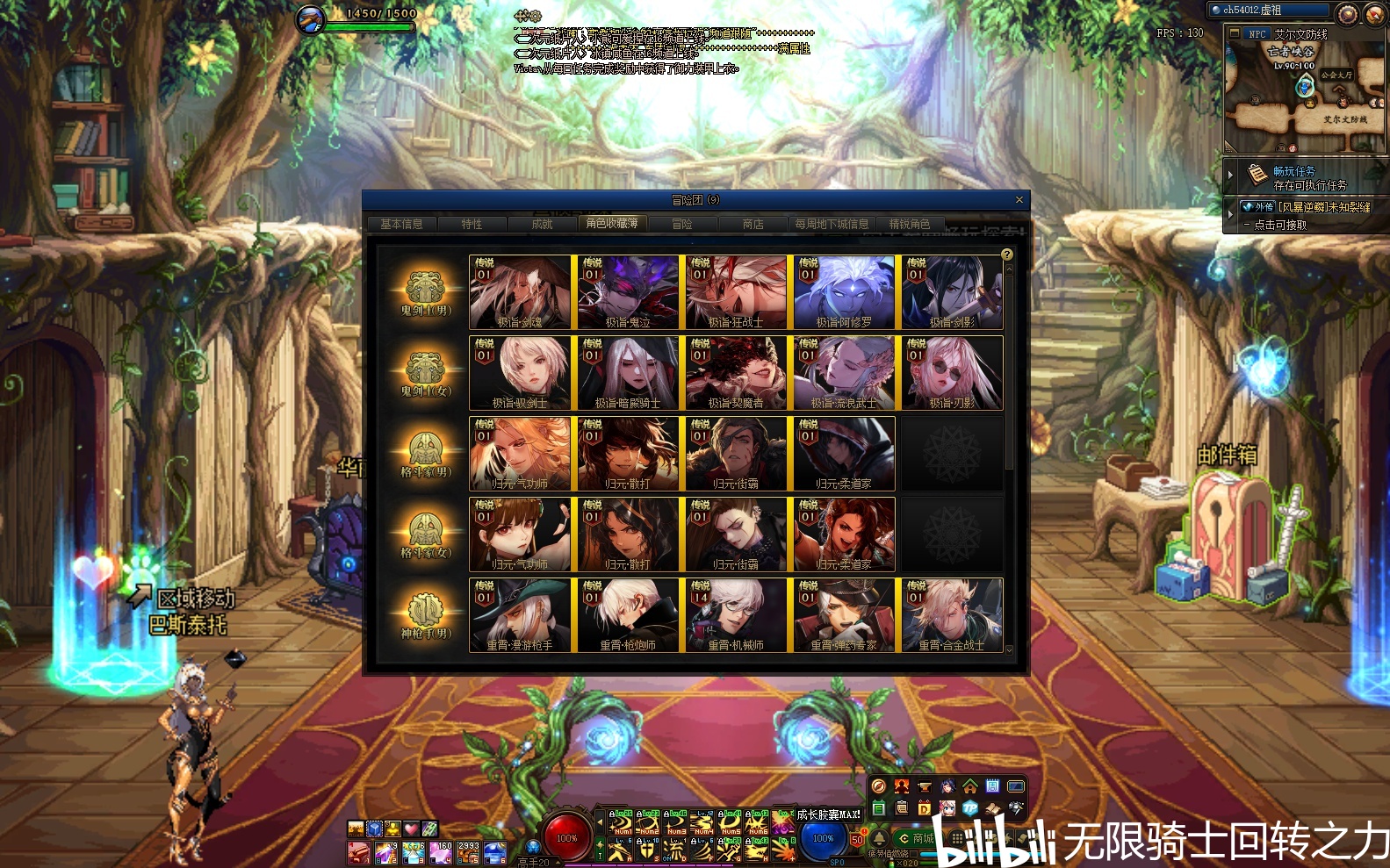The width and height of the screenshot is (1390, 868).
Task: Select the 精锐角色 tab
Action: coord(909,225)
